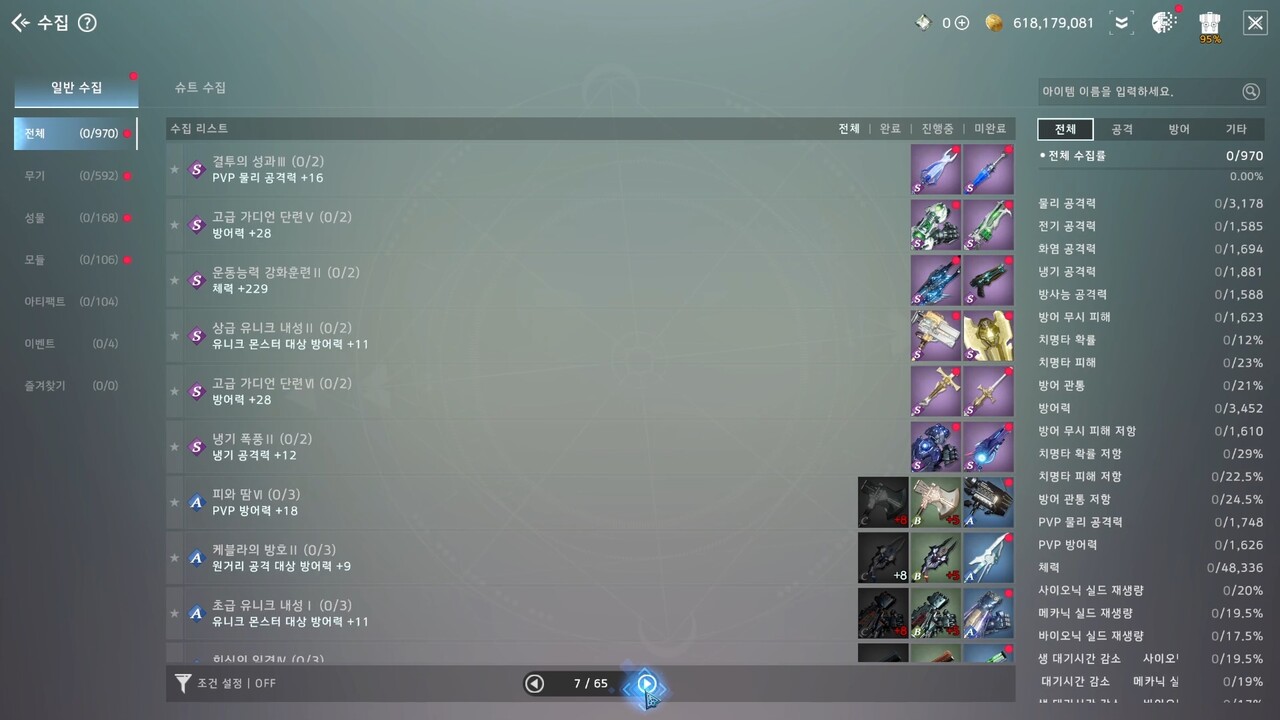Switch stats panel to 공격 tab

point(1122,130)
